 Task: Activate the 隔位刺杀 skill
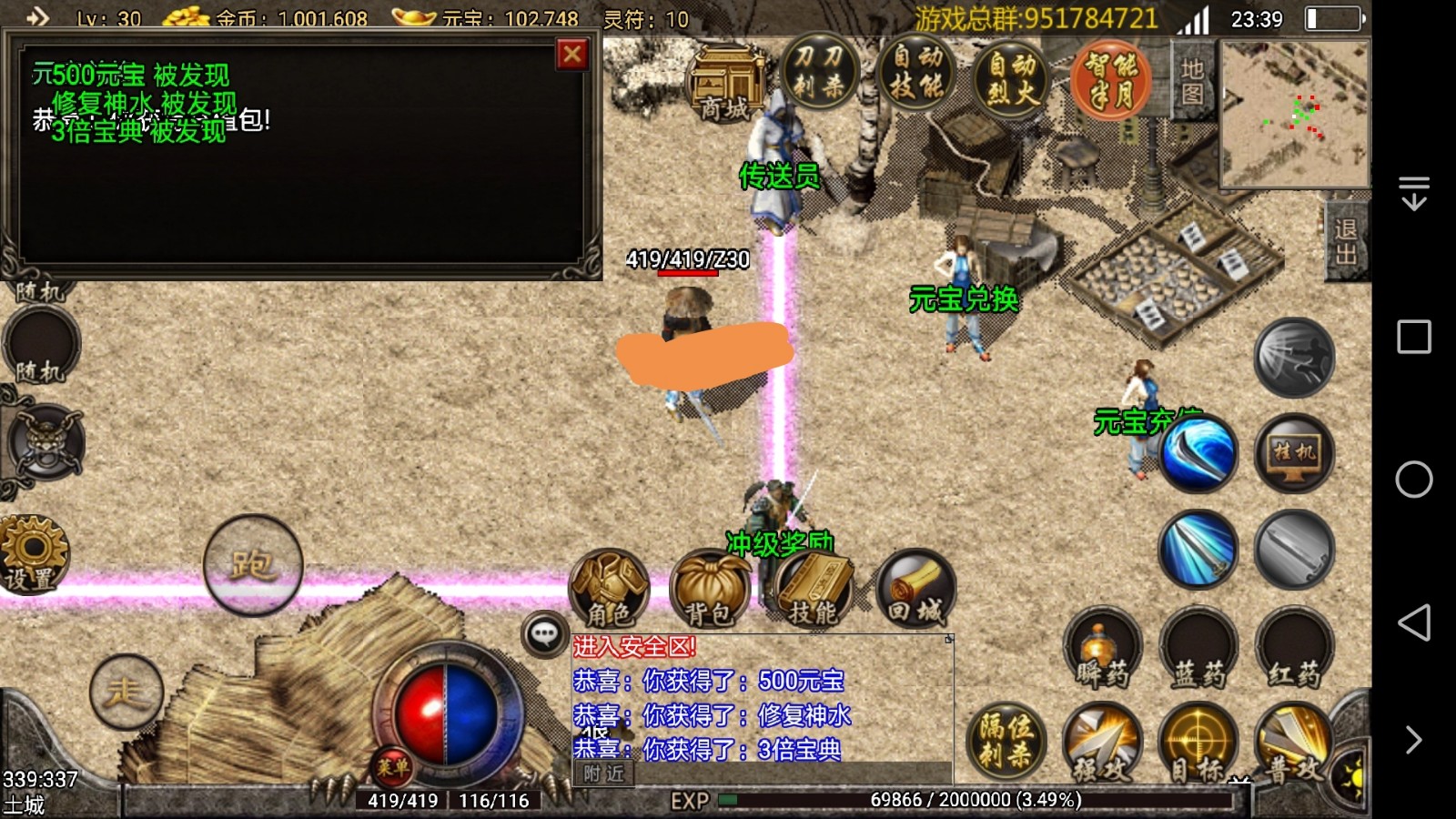(x=1006, y=741)
